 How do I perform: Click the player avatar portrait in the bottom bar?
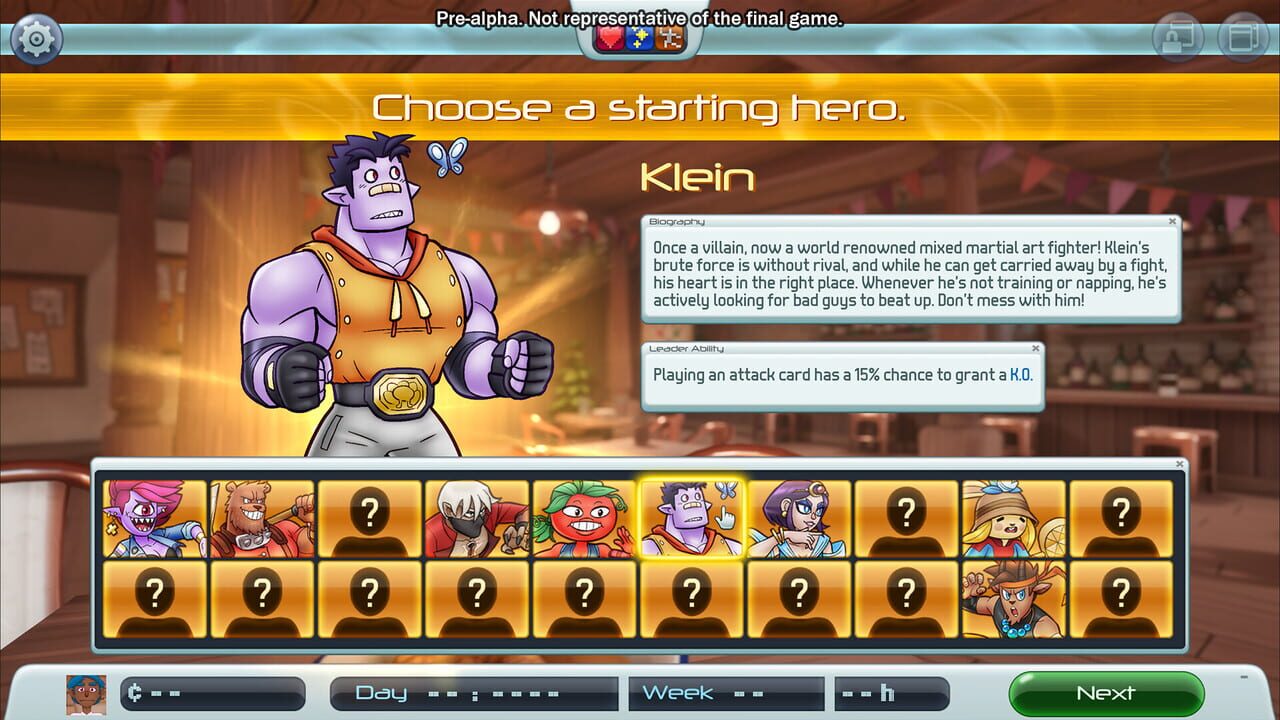[83, 692]
